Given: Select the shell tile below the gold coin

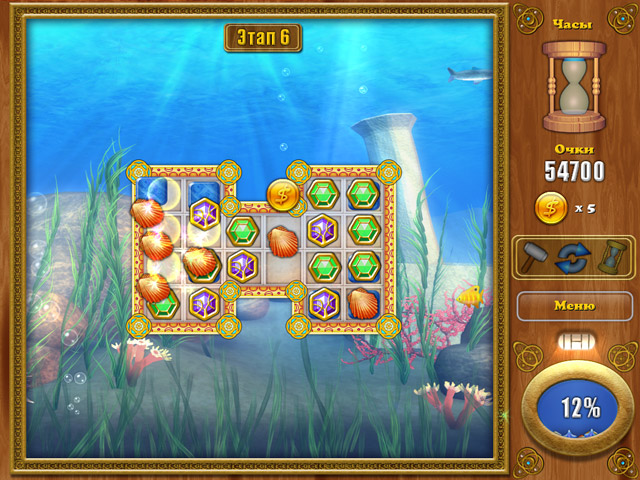Looking at the screenshot, I should pyautogui.click(x=283, y=239).
